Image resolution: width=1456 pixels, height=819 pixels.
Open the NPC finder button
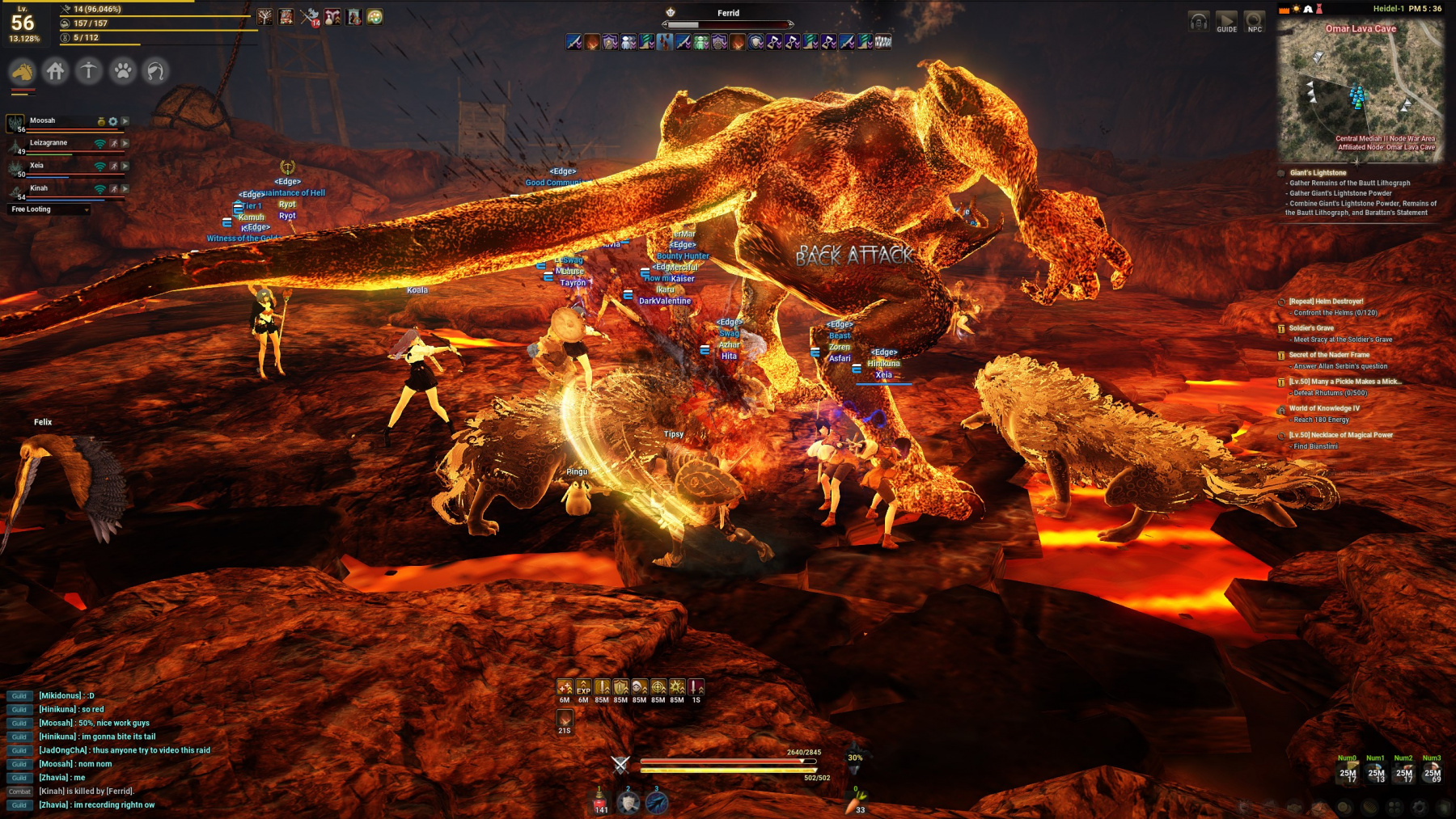click(x=1254, y=22)
